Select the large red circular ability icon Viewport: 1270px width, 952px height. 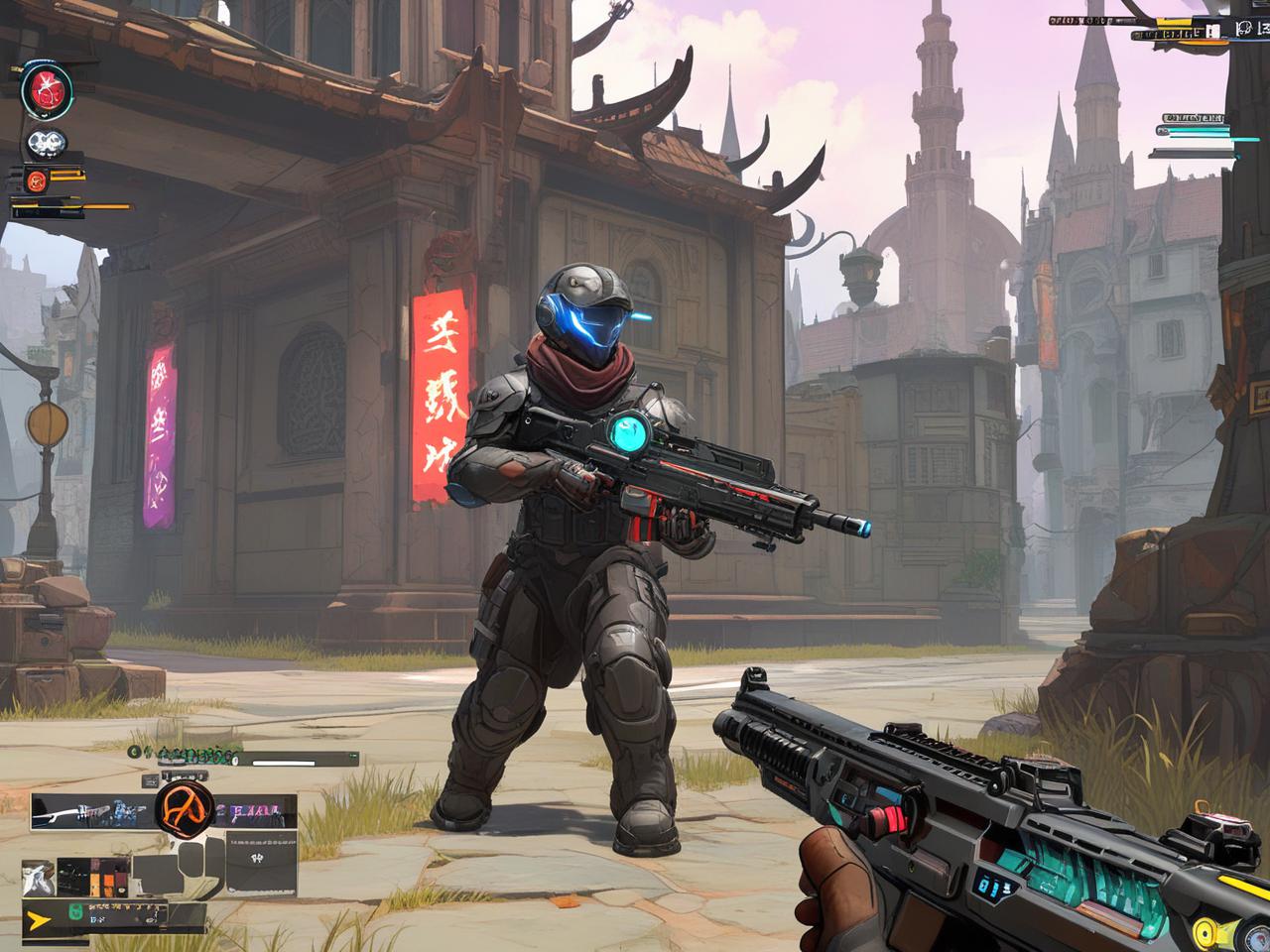click(x=47, y=90)
